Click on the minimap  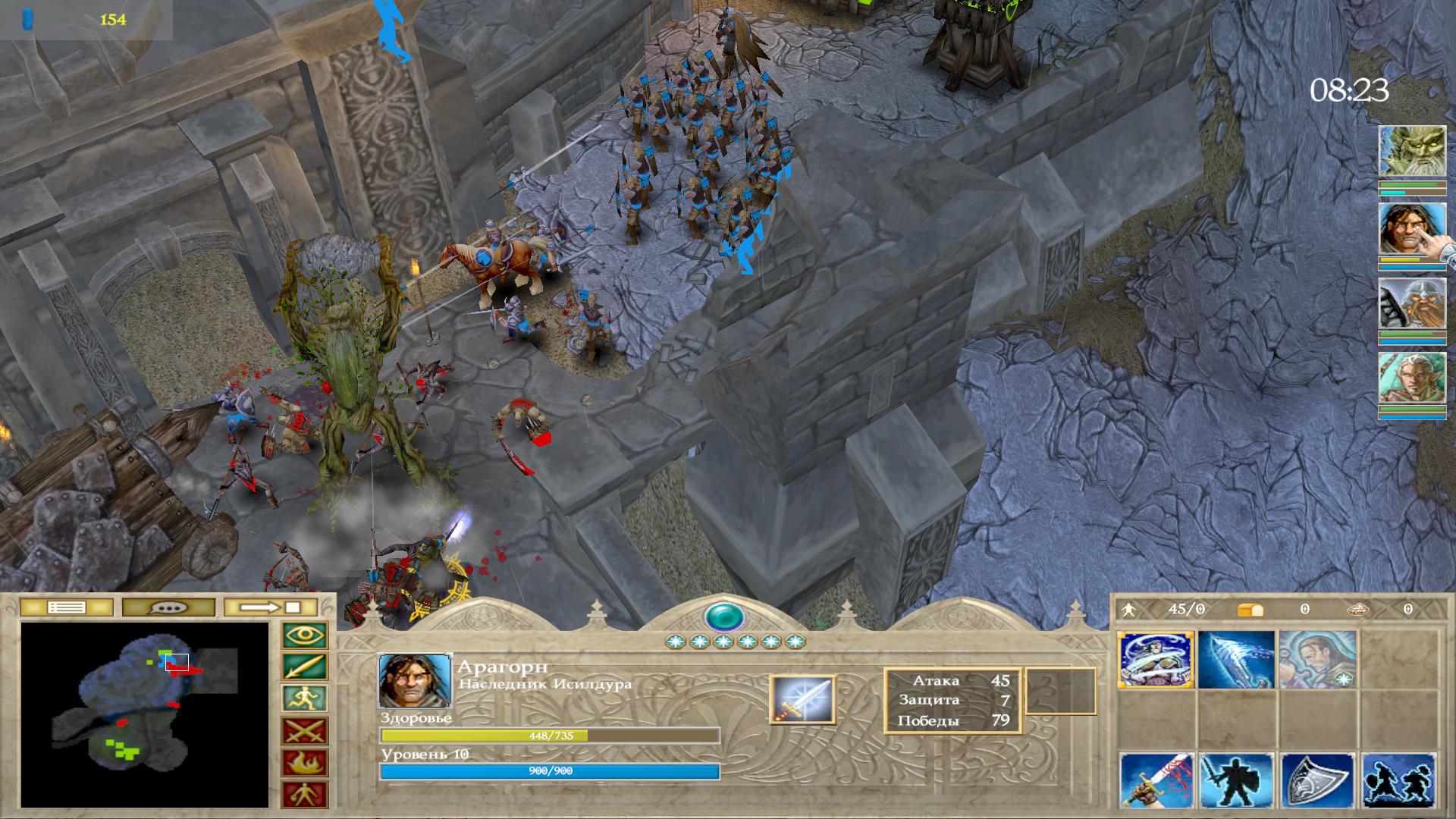(144, 714)
